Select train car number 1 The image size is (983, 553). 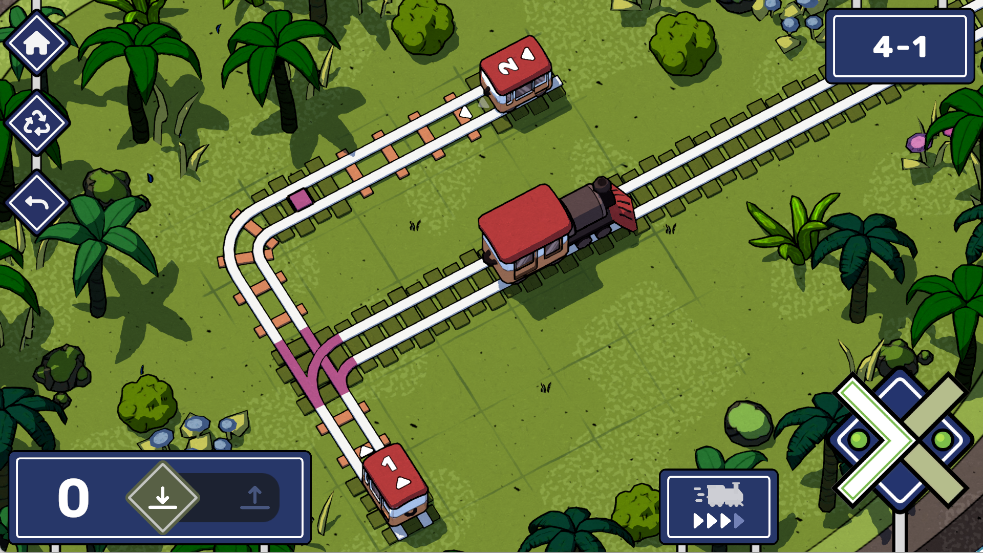point(395,480)
